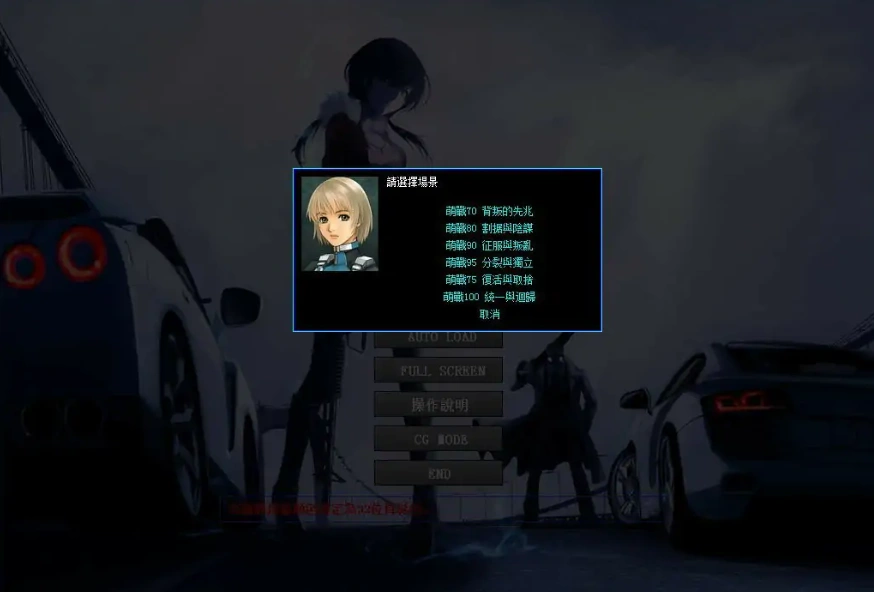Image resolution: width=874 pixels, height=592 pixels.
Task: Toggle the FULL SCREEN button
Action: click(439, 371)
